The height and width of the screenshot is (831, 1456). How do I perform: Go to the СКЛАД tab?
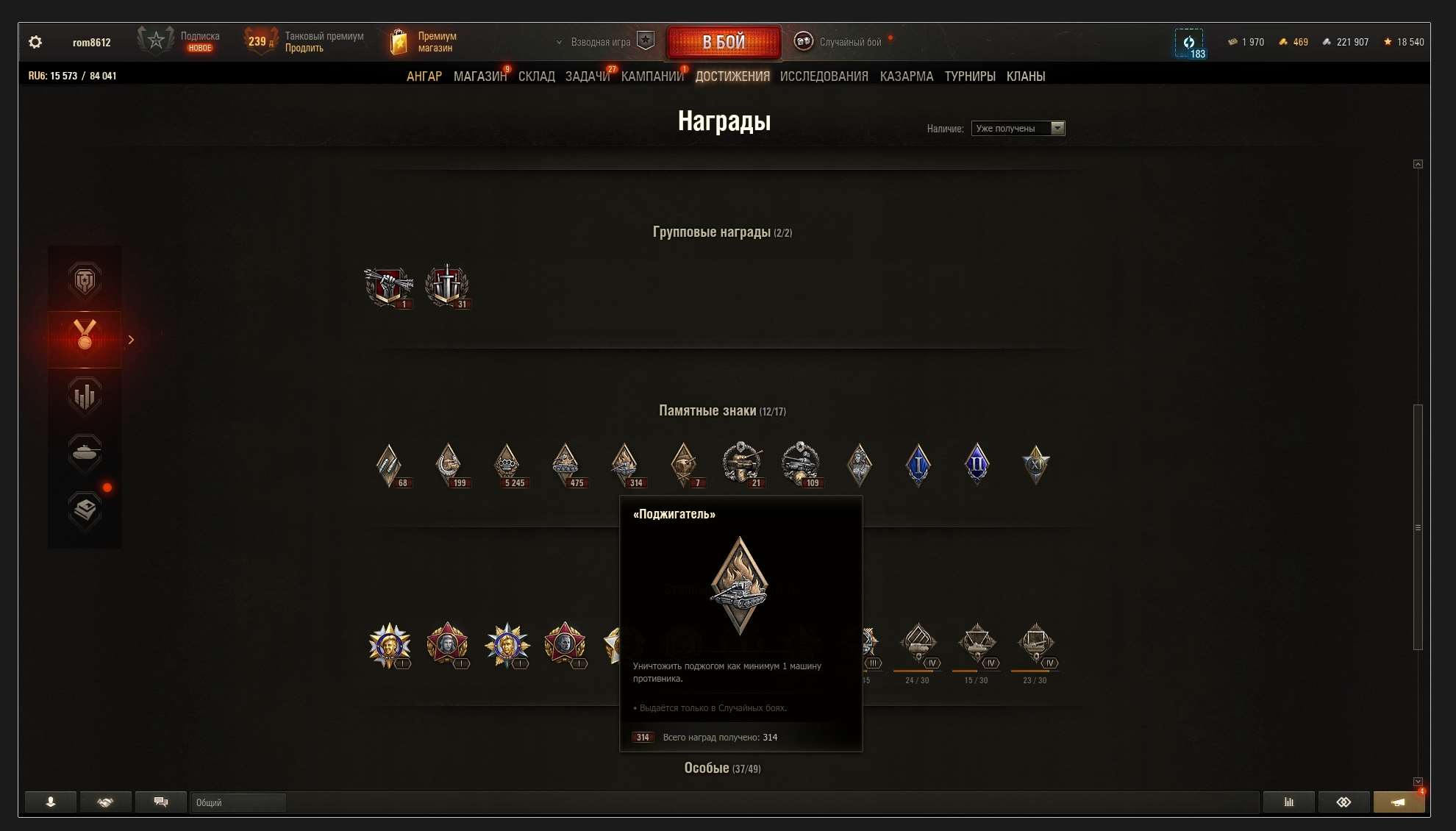coord(536,76)
